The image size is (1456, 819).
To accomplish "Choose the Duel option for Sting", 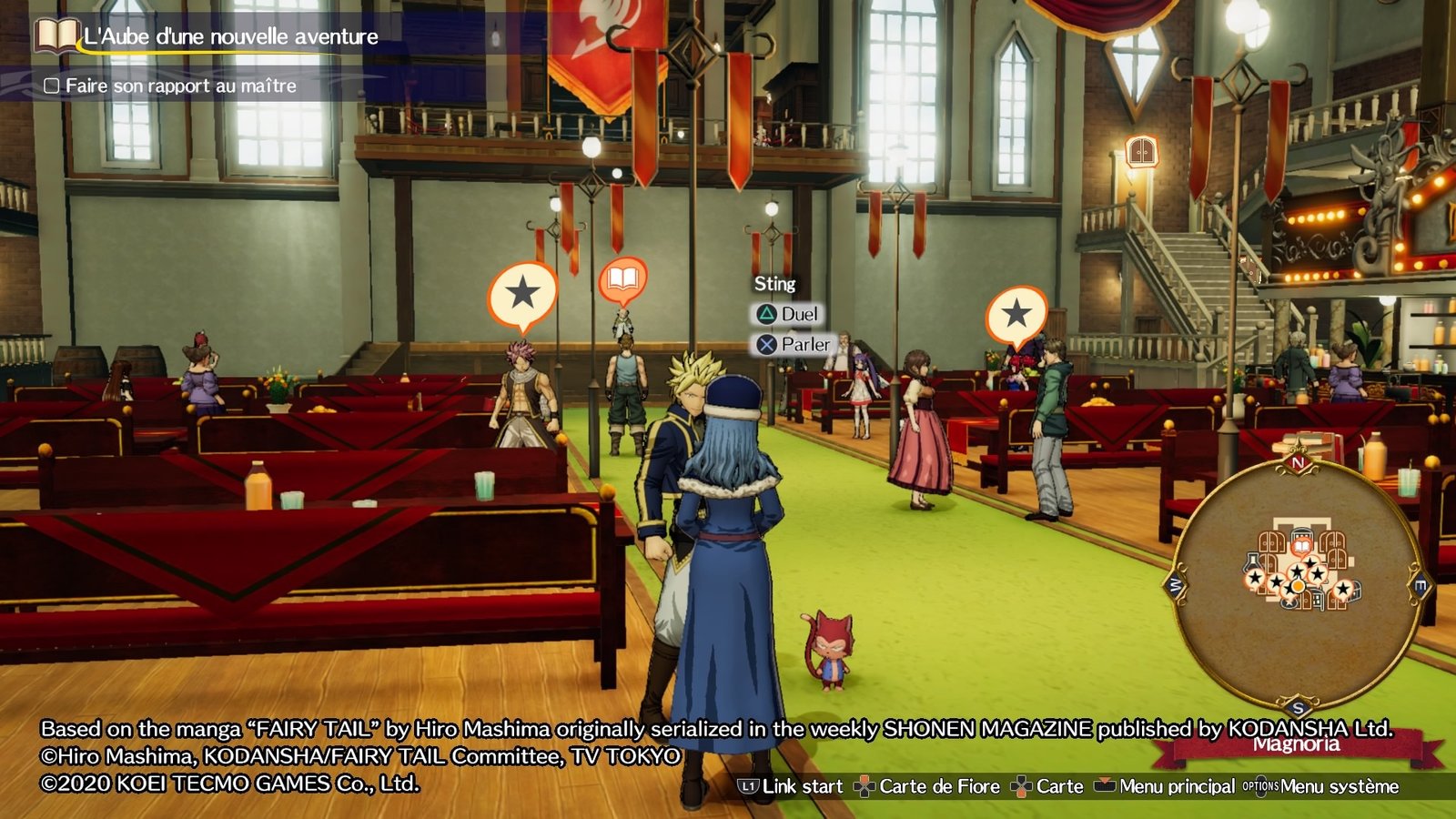I will point(788,314).
